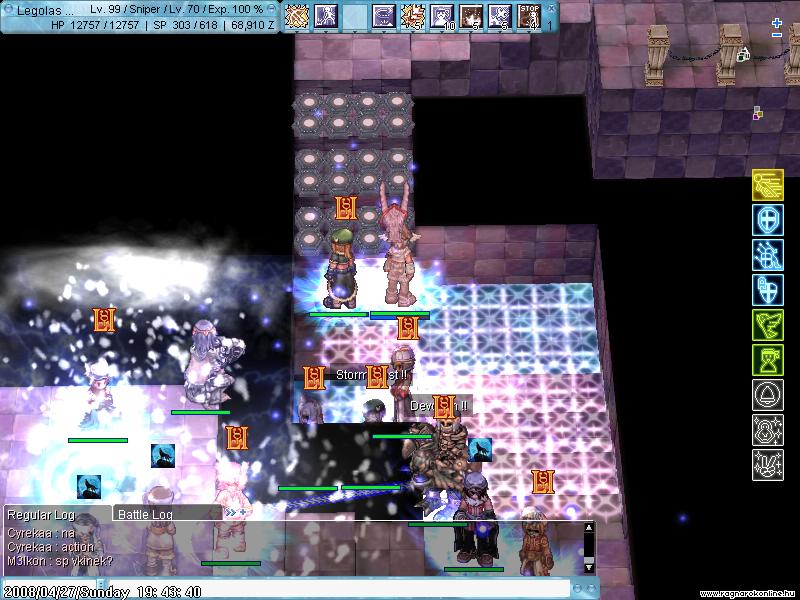Click the yellow winged-foot buff icon
This screenshot has height=600, width=800.
(767, 186)
